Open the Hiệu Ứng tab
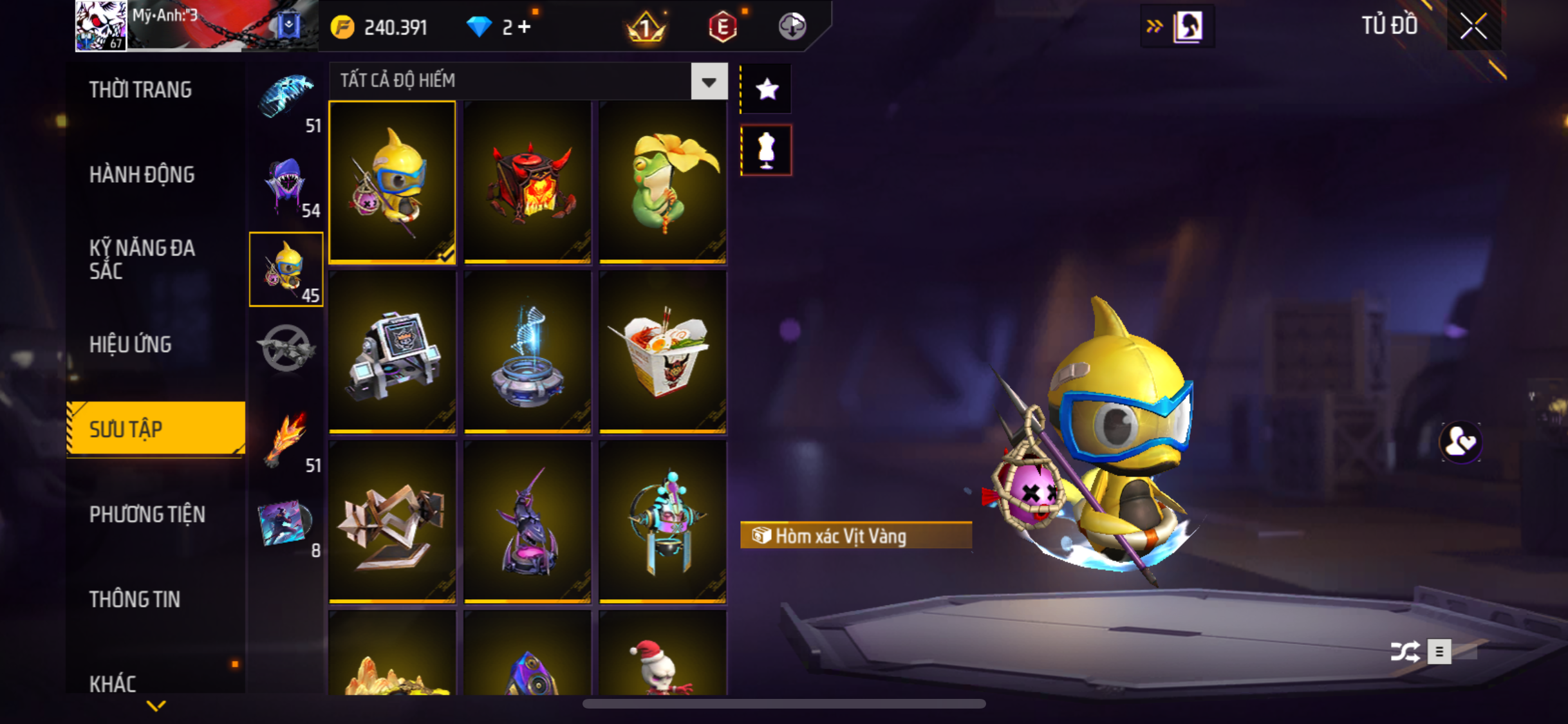This screenshot has height=724, width=1568. [130, 344]
